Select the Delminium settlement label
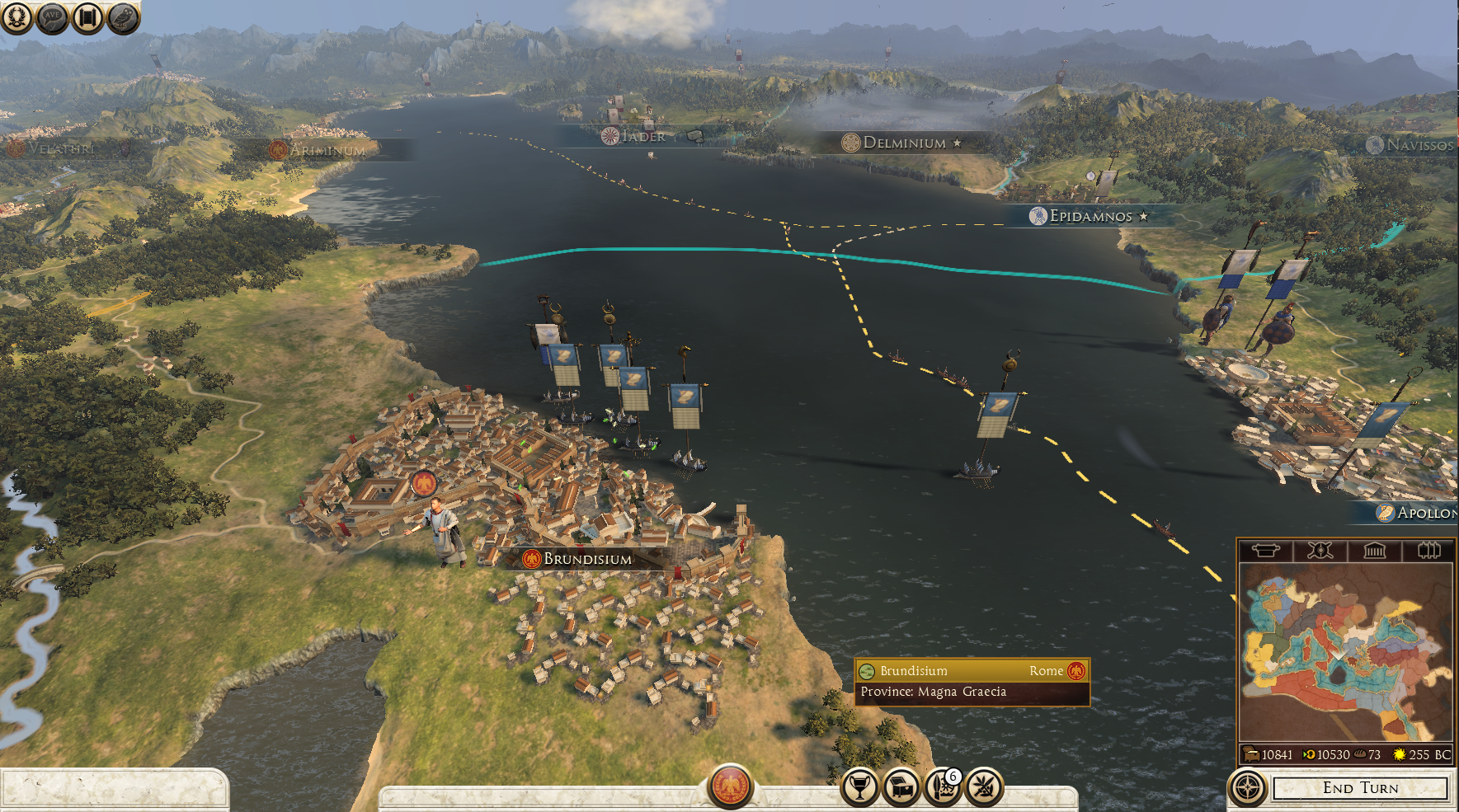This screenshot has width=1459, height=812. pos(903,143)
